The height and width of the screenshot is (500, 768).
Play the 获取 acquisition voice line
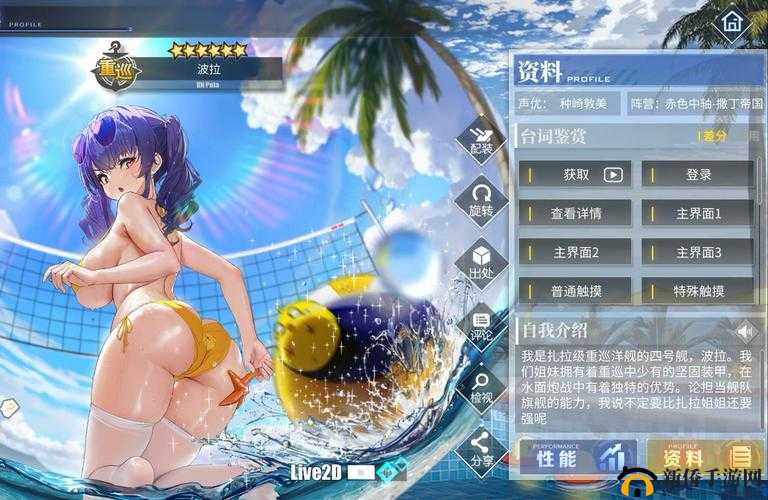pos(576,174)
